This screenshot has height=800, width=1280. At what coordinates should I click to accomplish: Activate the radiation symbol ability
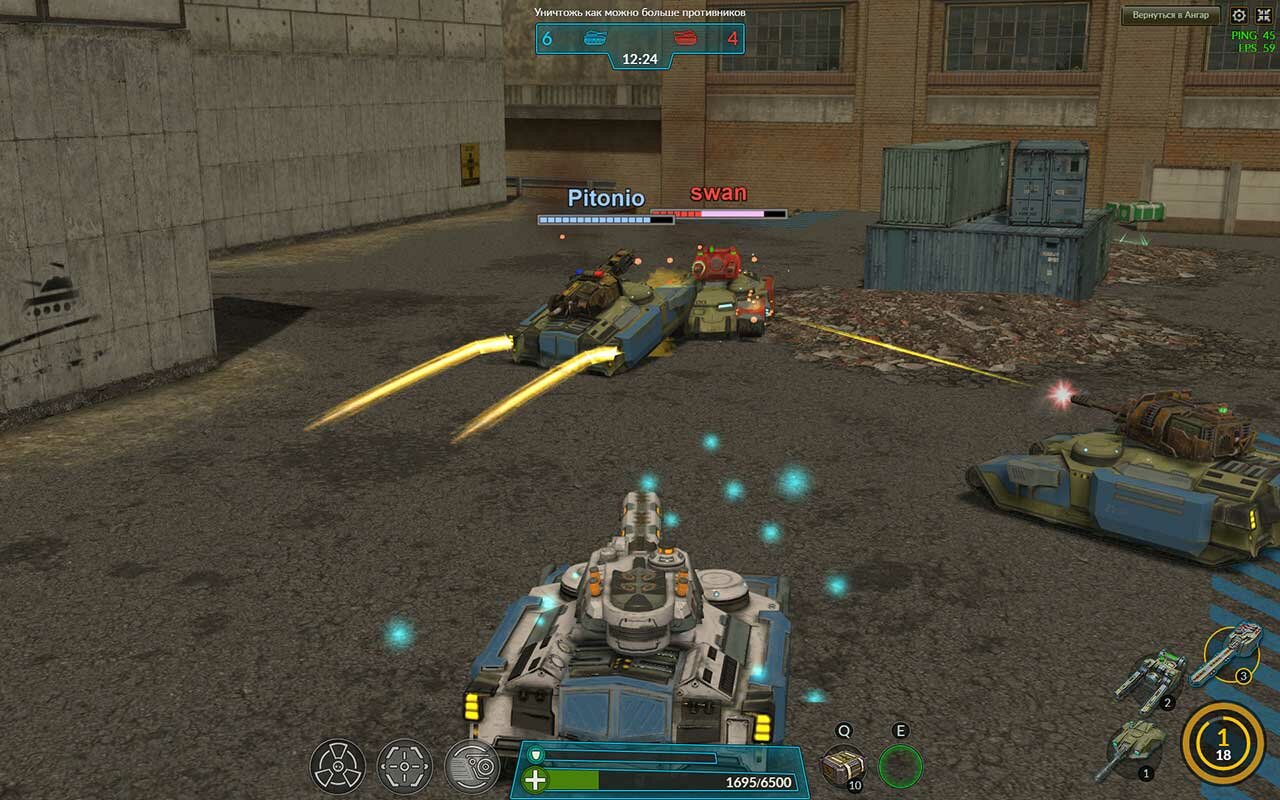click(x=337, y=766)
